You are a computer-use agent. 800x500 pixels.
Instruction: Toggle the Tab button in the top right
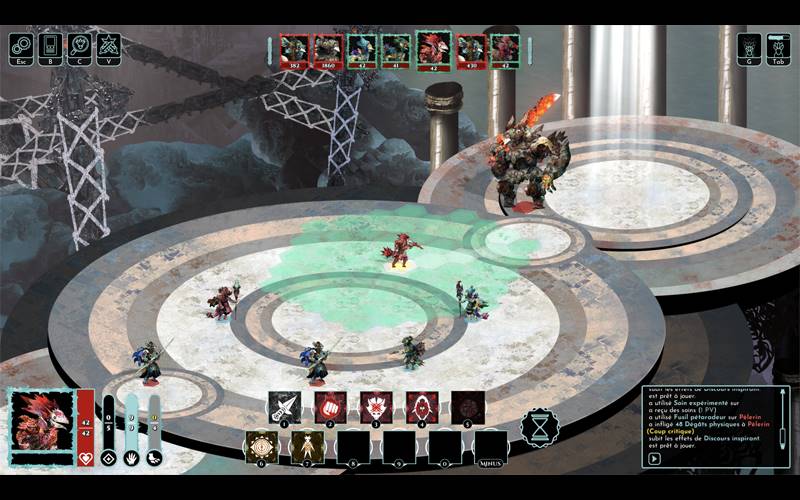click(x=779, y=47)
